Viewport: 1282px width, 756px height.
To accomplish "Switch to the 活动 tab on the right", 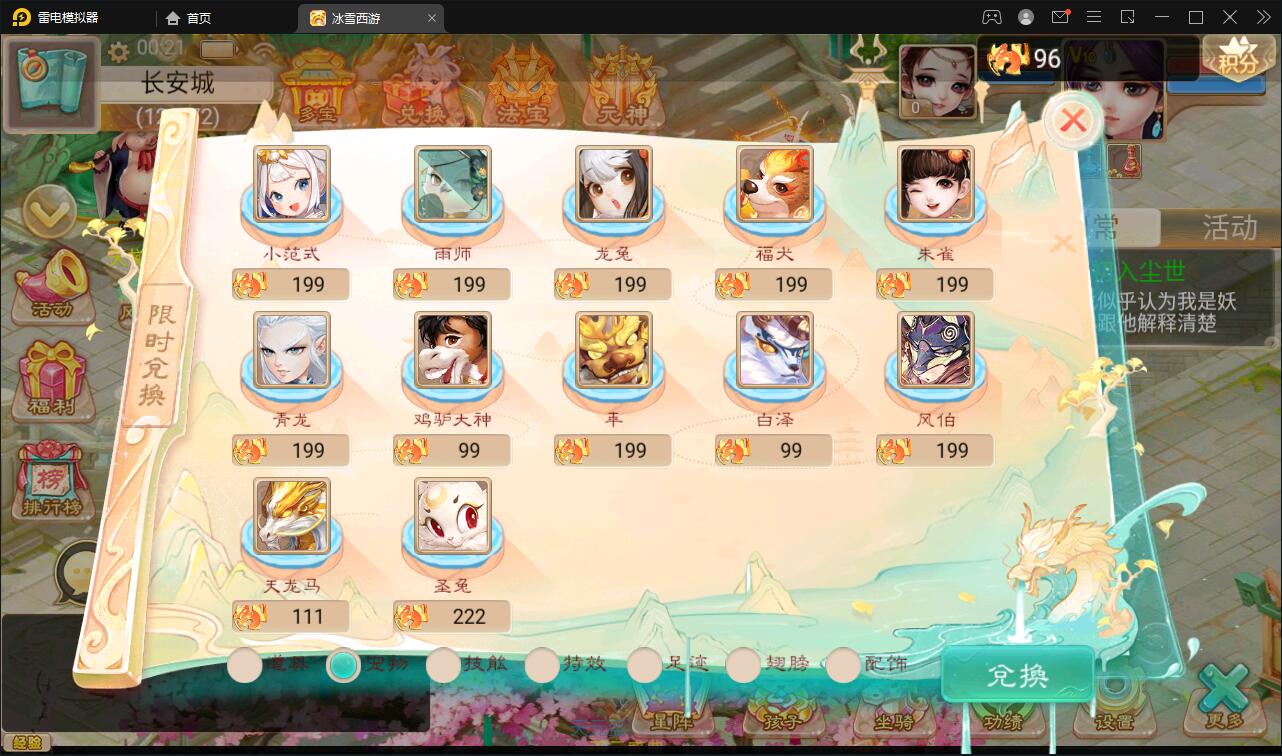I will 1228,228.
